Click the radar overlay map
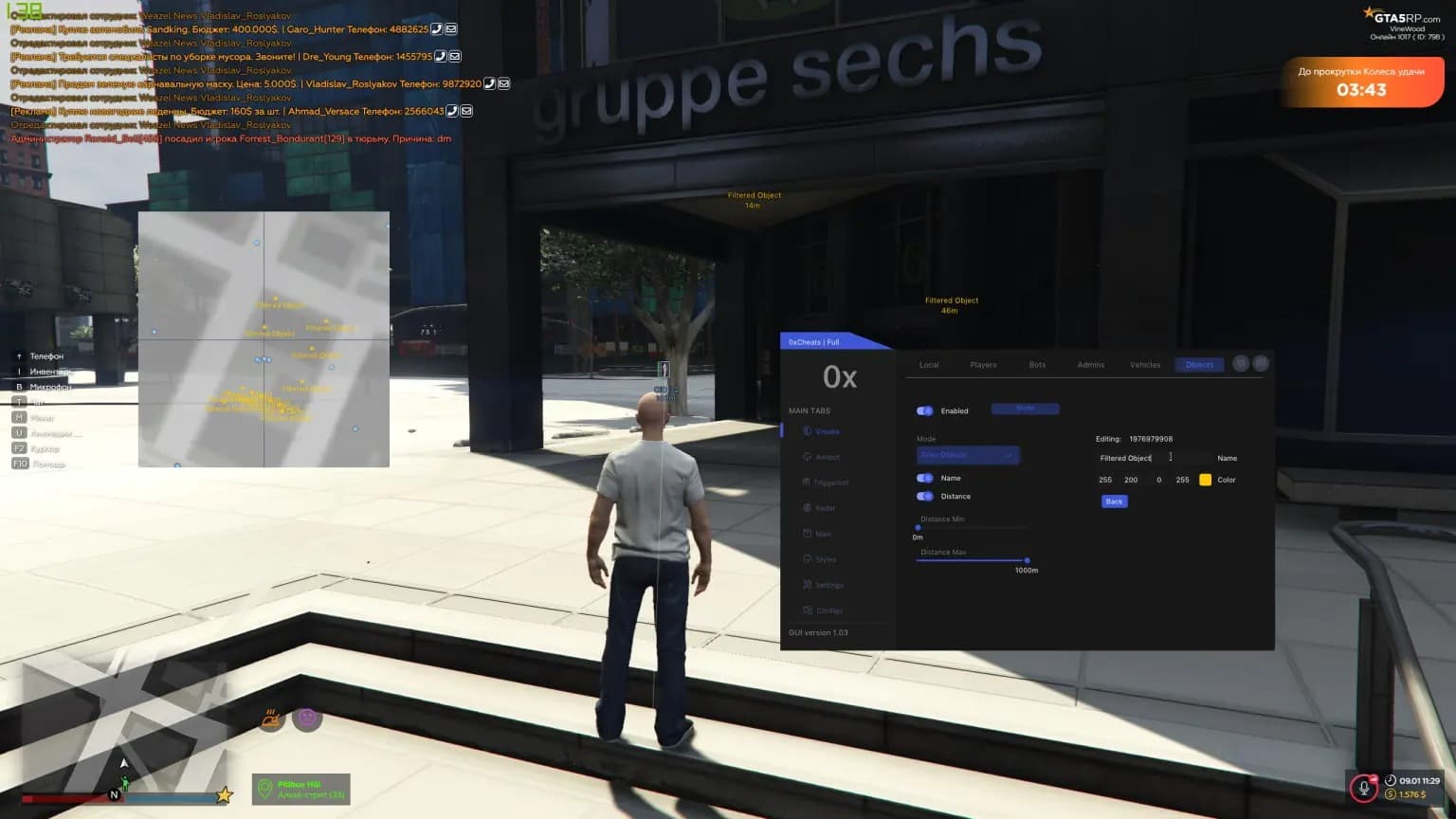 (264, 339)
